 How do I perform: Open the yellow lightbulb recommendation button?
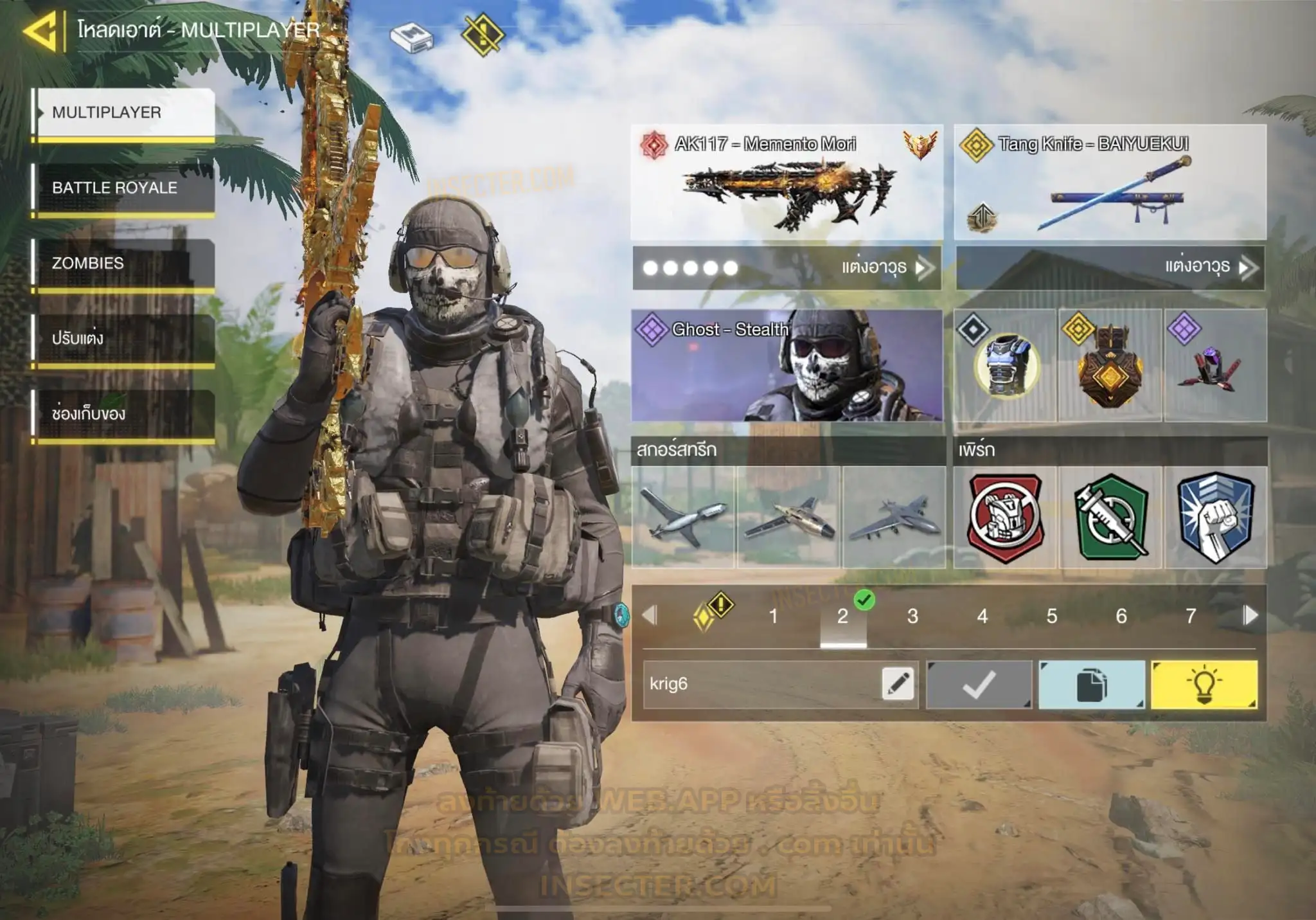tap(1204, 685)
